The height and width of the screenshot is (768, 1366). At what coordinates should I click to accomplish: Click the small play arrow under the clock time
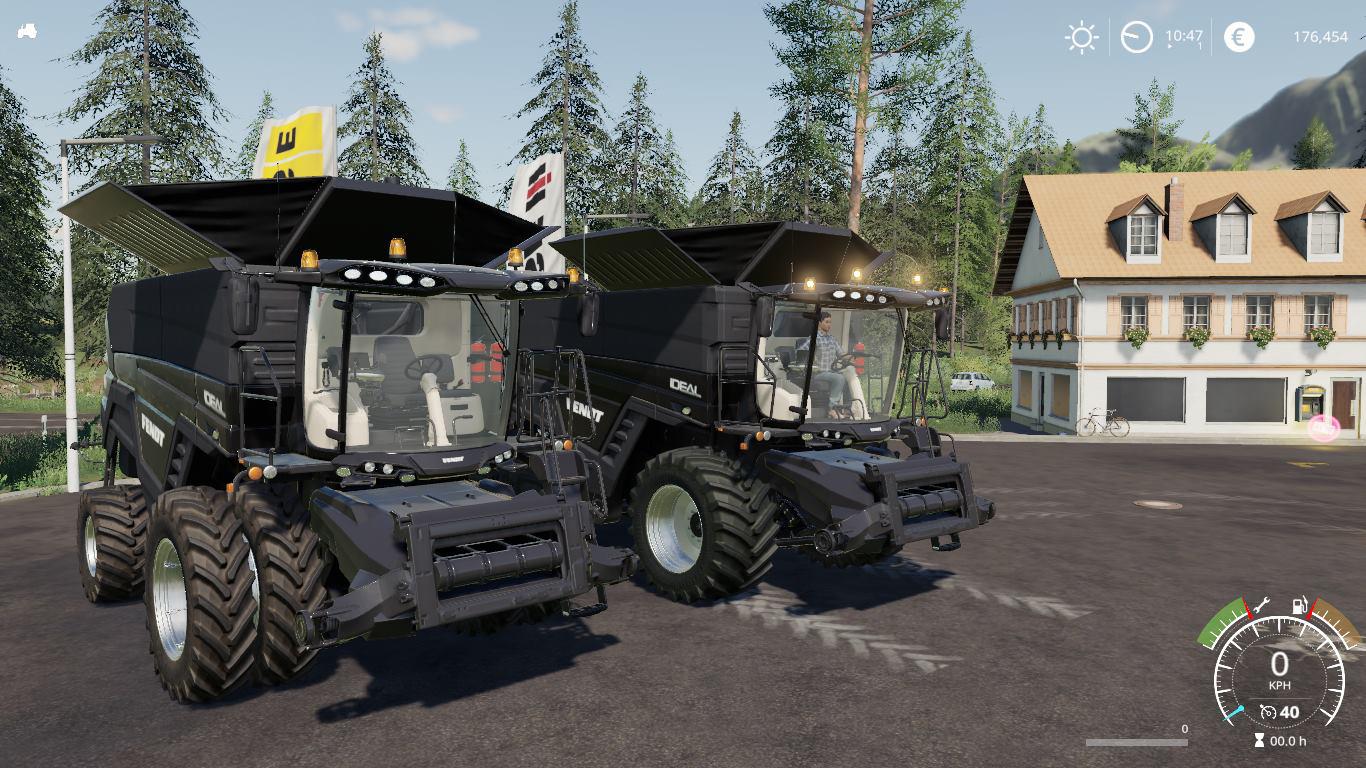point(1170,46)
